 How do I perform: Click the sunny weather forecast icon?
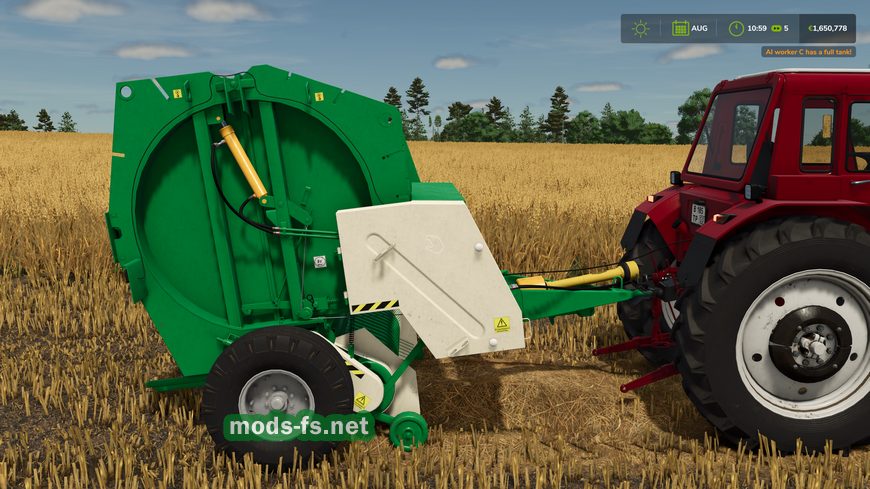[640, 28]
